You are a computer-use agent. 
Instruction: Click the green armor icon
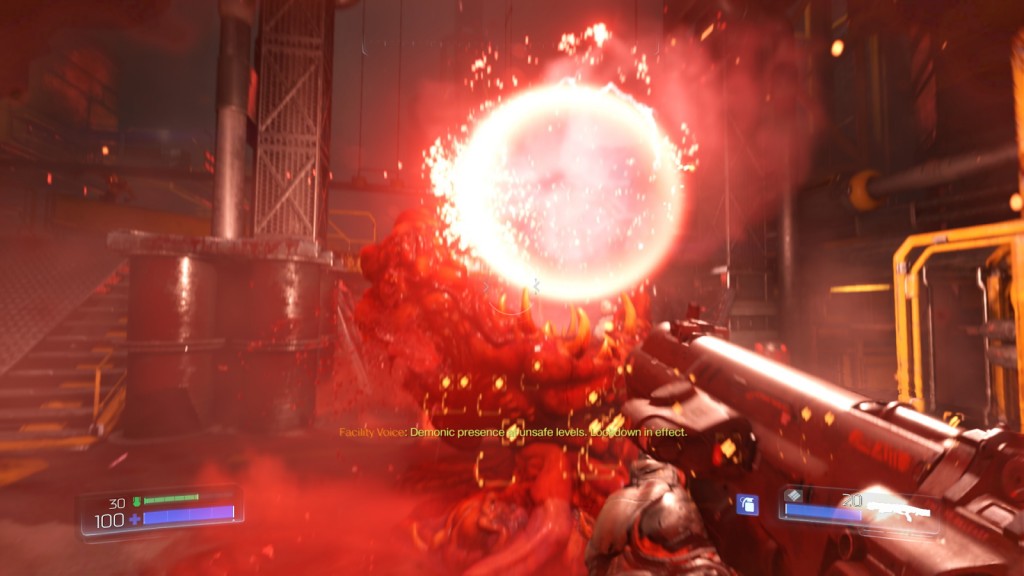pyautogui.click(x=136, y=498)
